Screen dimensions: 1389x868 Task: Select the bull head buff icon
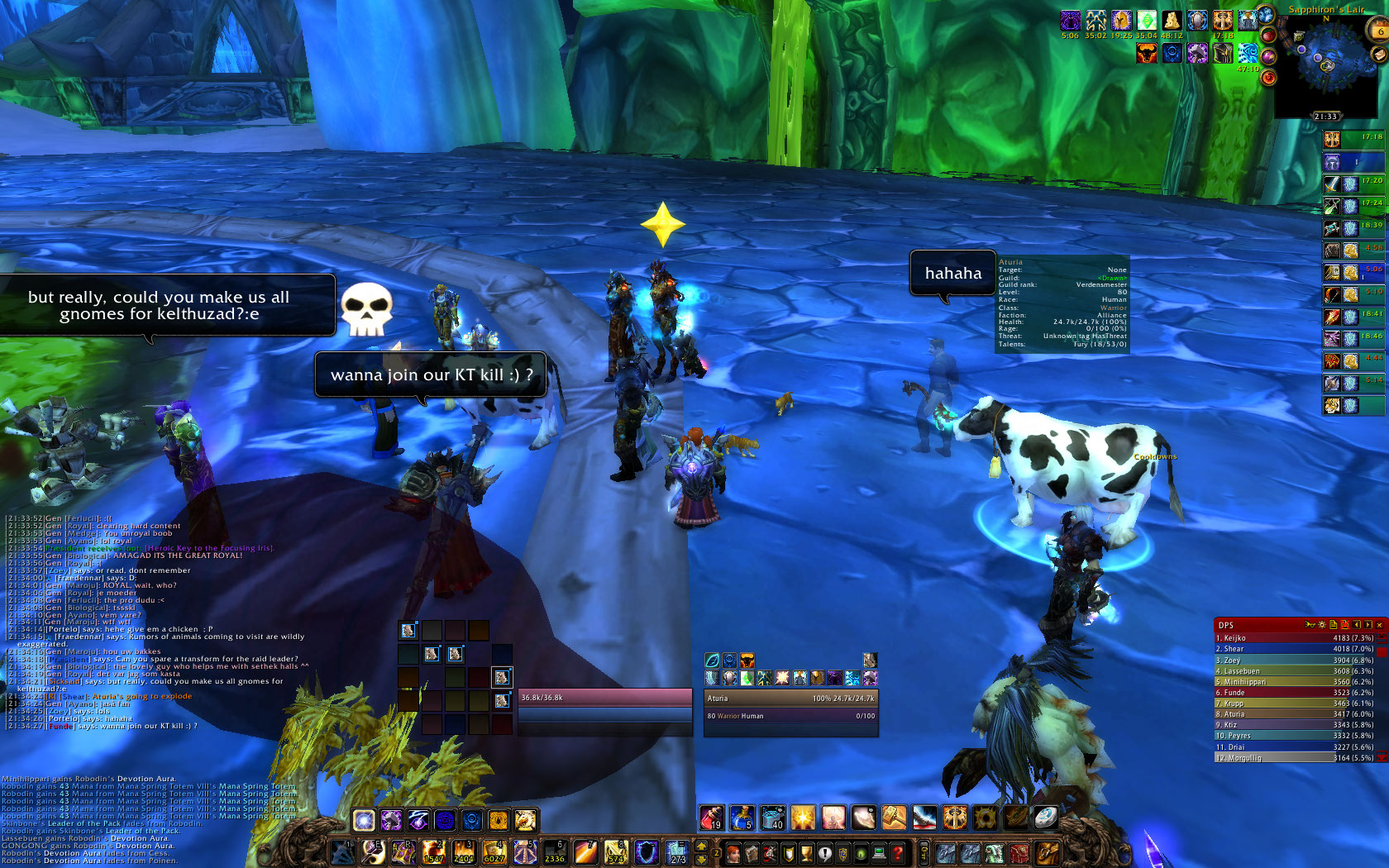point(1147,54)
